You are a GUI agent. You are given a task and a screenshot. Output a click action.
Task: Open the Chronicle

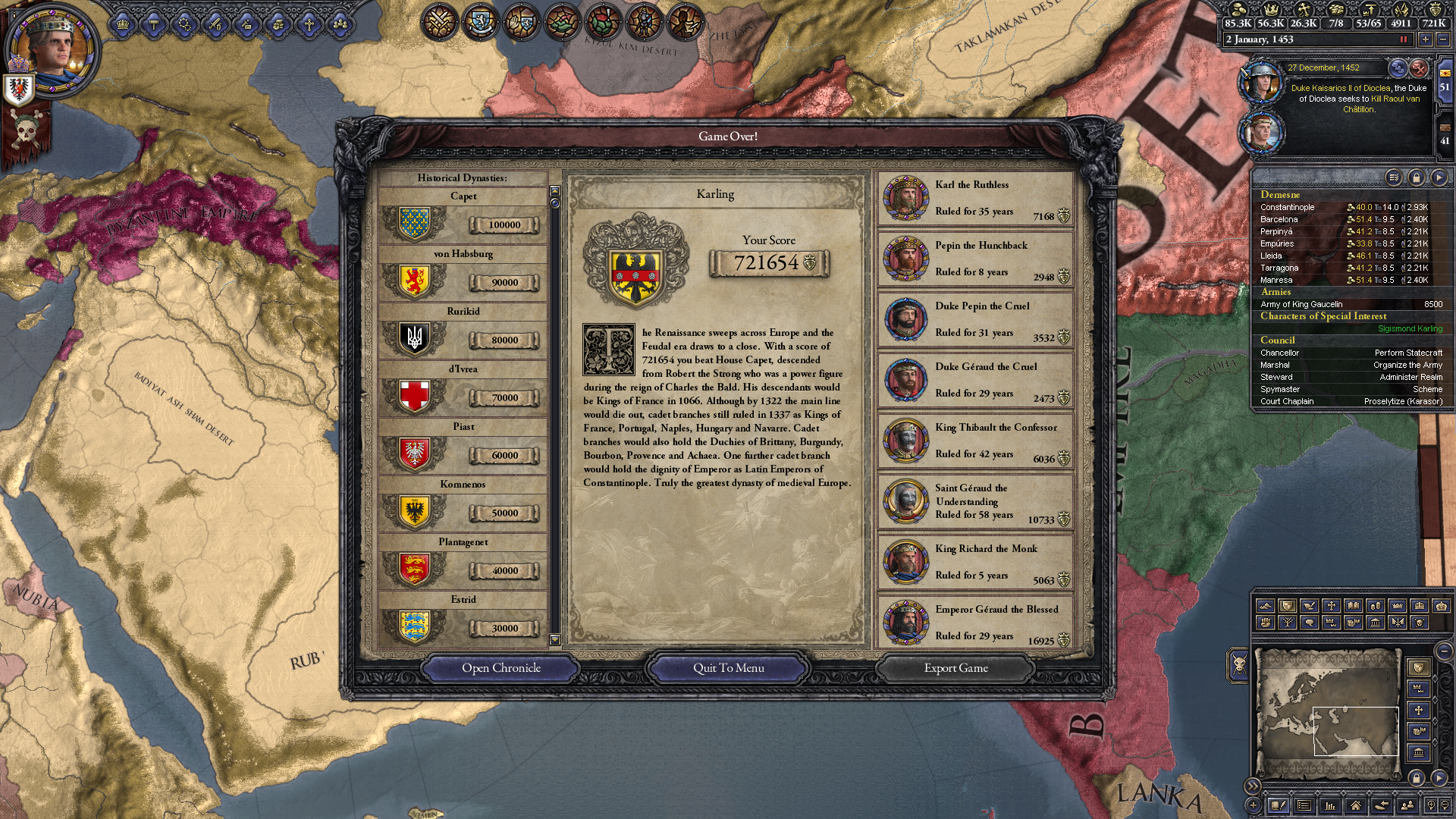(x=501, y=668)
